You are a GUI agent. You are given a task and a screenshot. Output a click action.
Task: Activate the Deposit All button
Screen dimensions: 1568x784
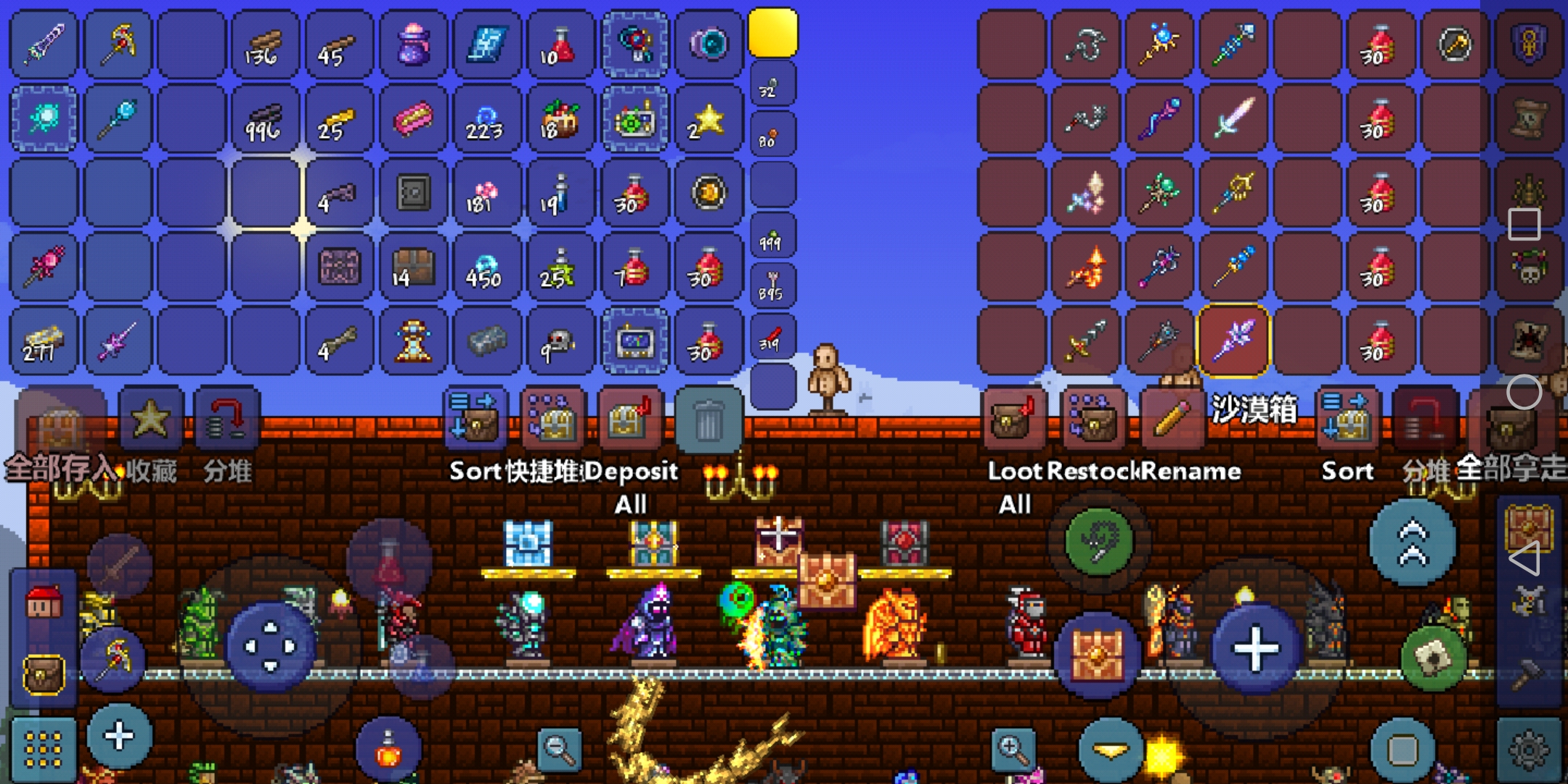tap(629, 419)
